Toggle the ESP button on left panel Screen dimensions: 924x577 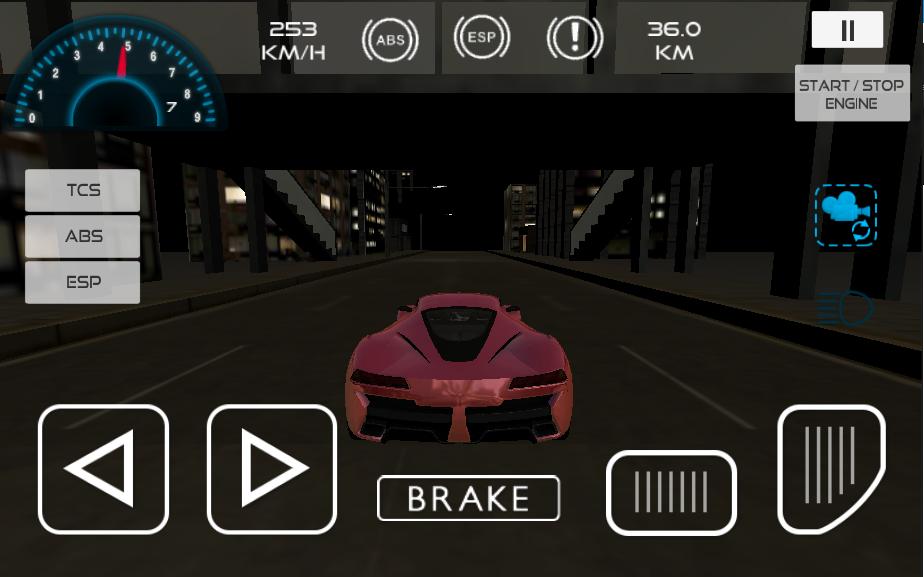83,282
